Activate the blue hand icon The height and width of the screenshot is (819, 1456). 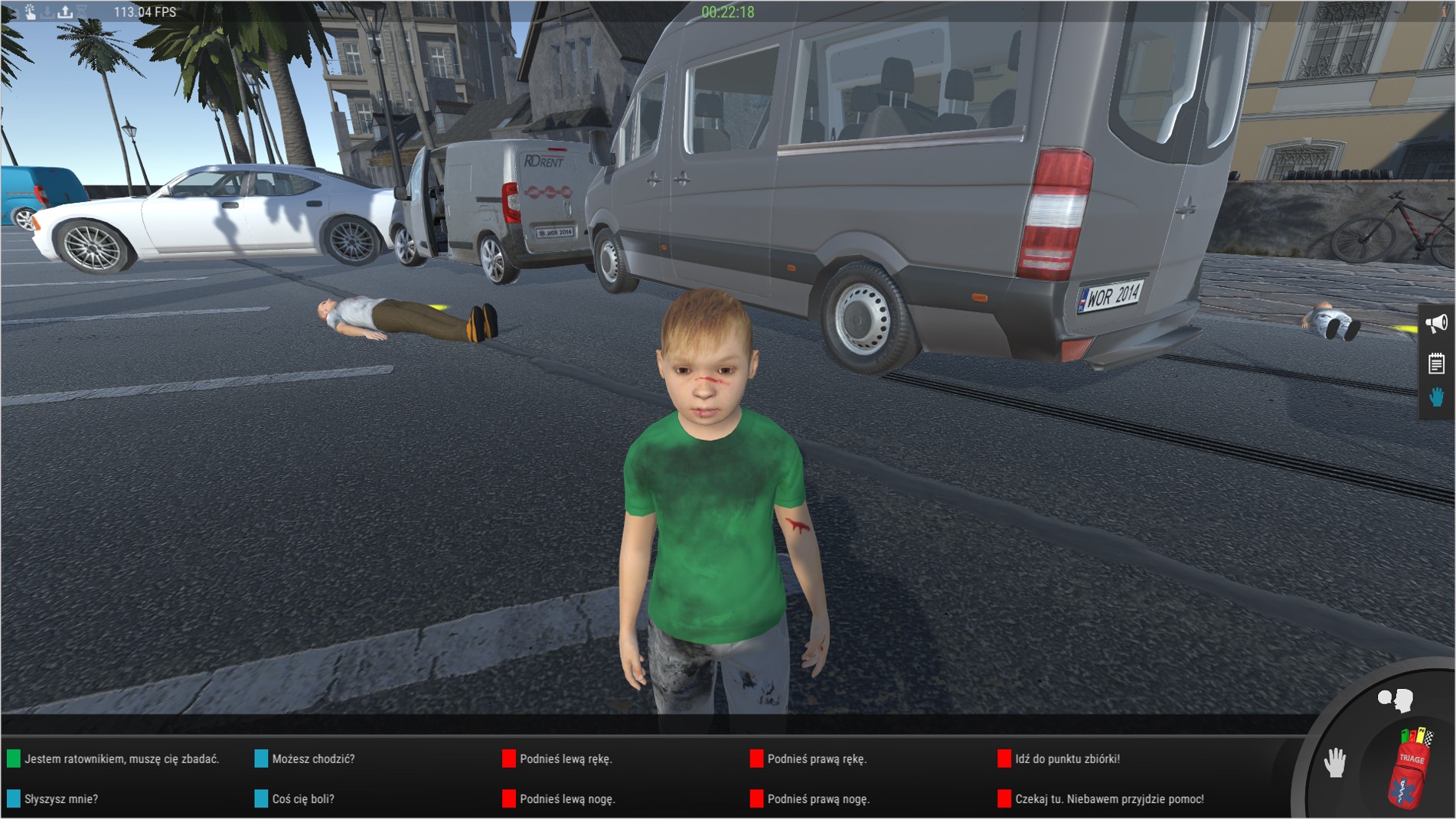pyautogui.click(x=1436, y=397)
